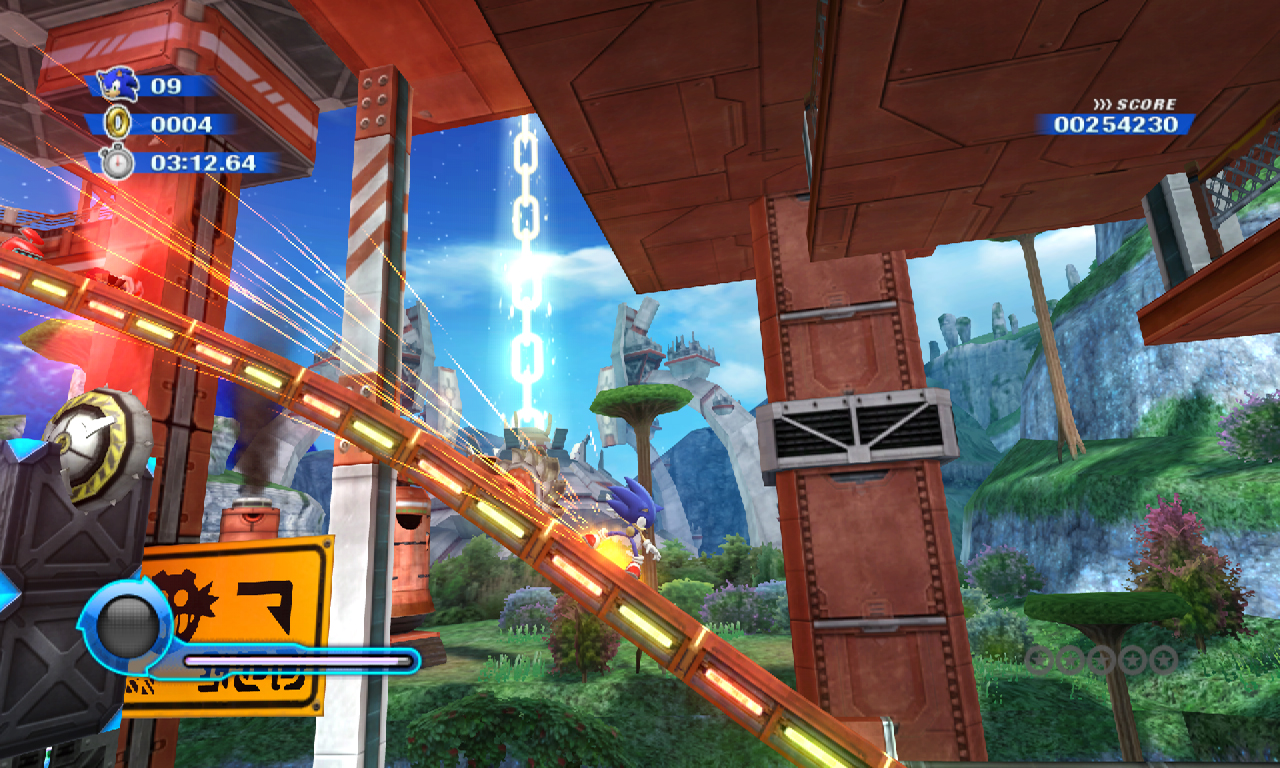The width and height of the screenshot is (1280, 768).
Task: Click the stopwatch timer icon
Action: pyautogui.click(x=116, y=162)
